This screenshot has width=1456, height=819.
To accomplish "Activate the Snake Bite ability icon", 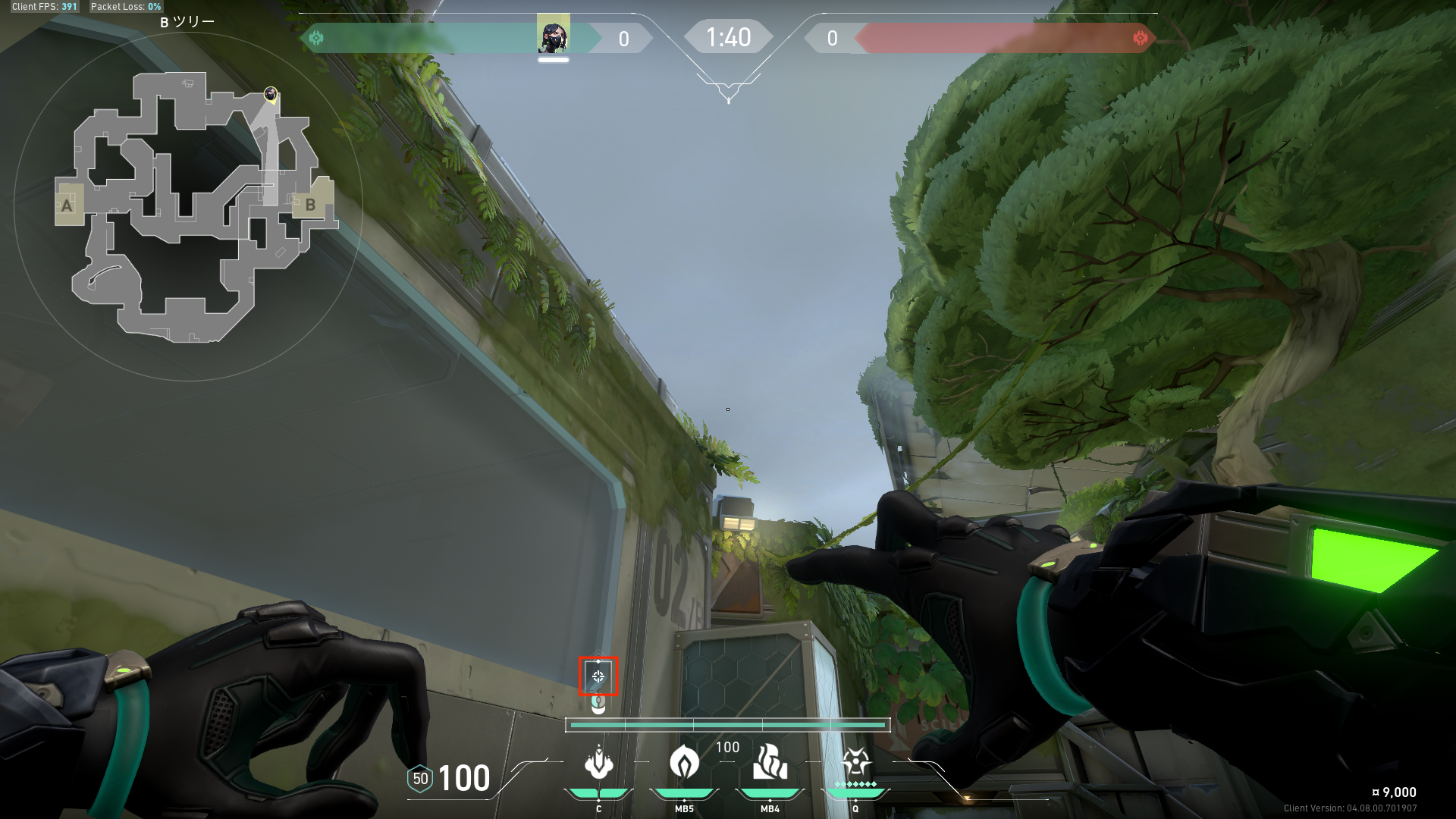I will (598, 763).
